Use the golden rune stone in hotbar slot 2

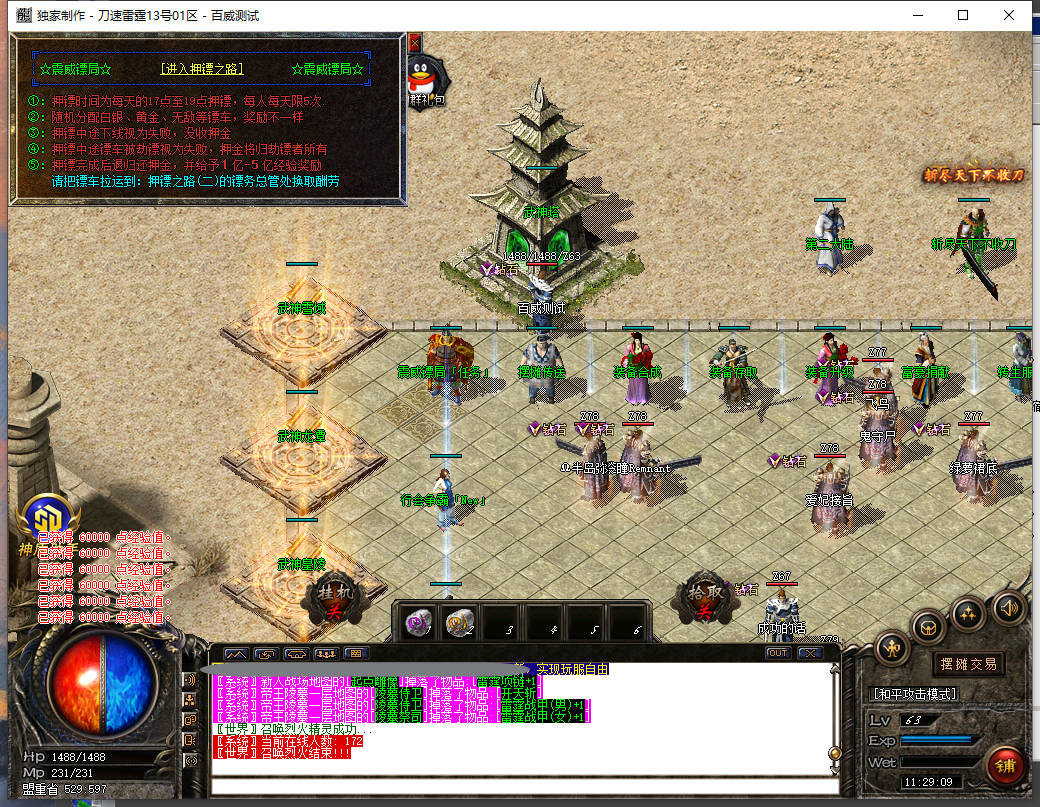pos(459,624)
